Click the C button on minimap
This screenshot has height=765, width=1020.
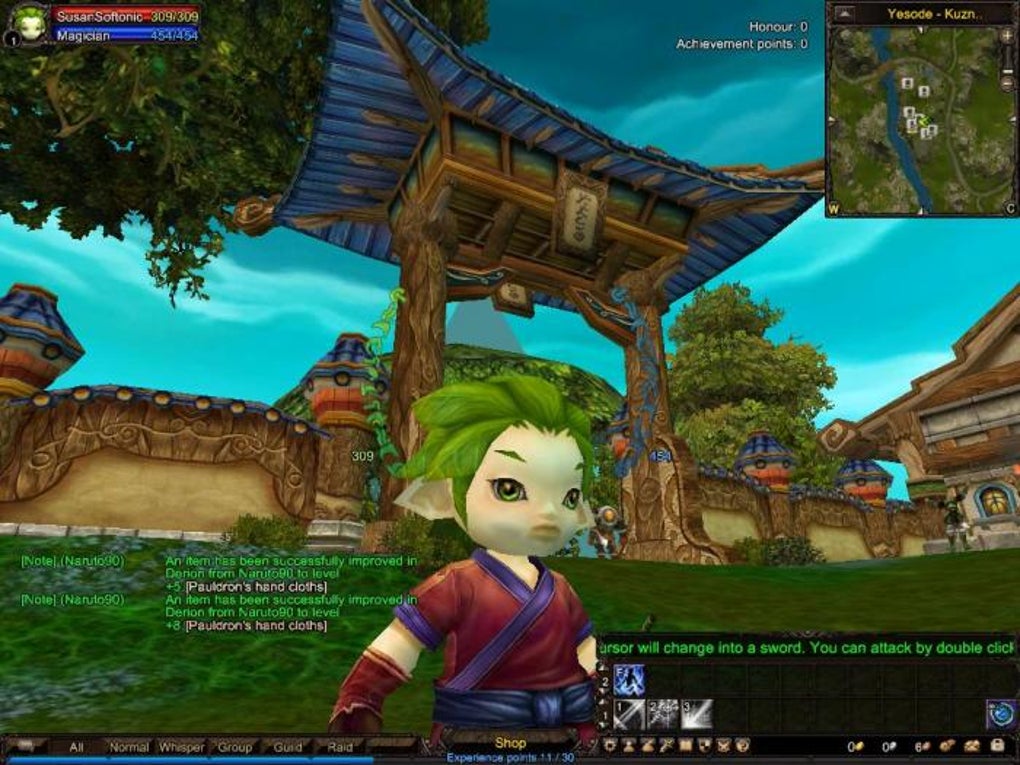coord(1010,209)
